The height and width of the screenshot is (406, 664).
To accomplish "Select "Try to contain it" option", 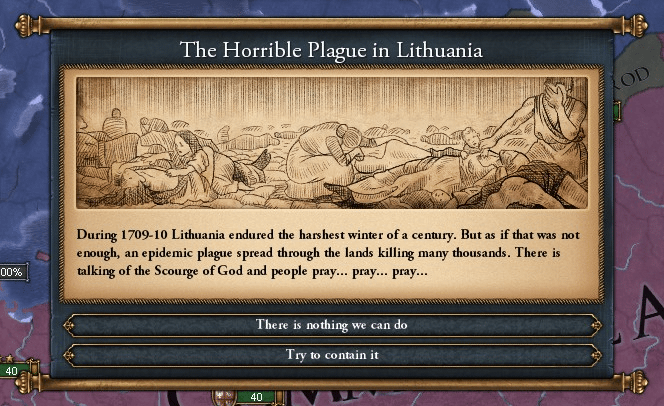I will click(x=332, y=355).
